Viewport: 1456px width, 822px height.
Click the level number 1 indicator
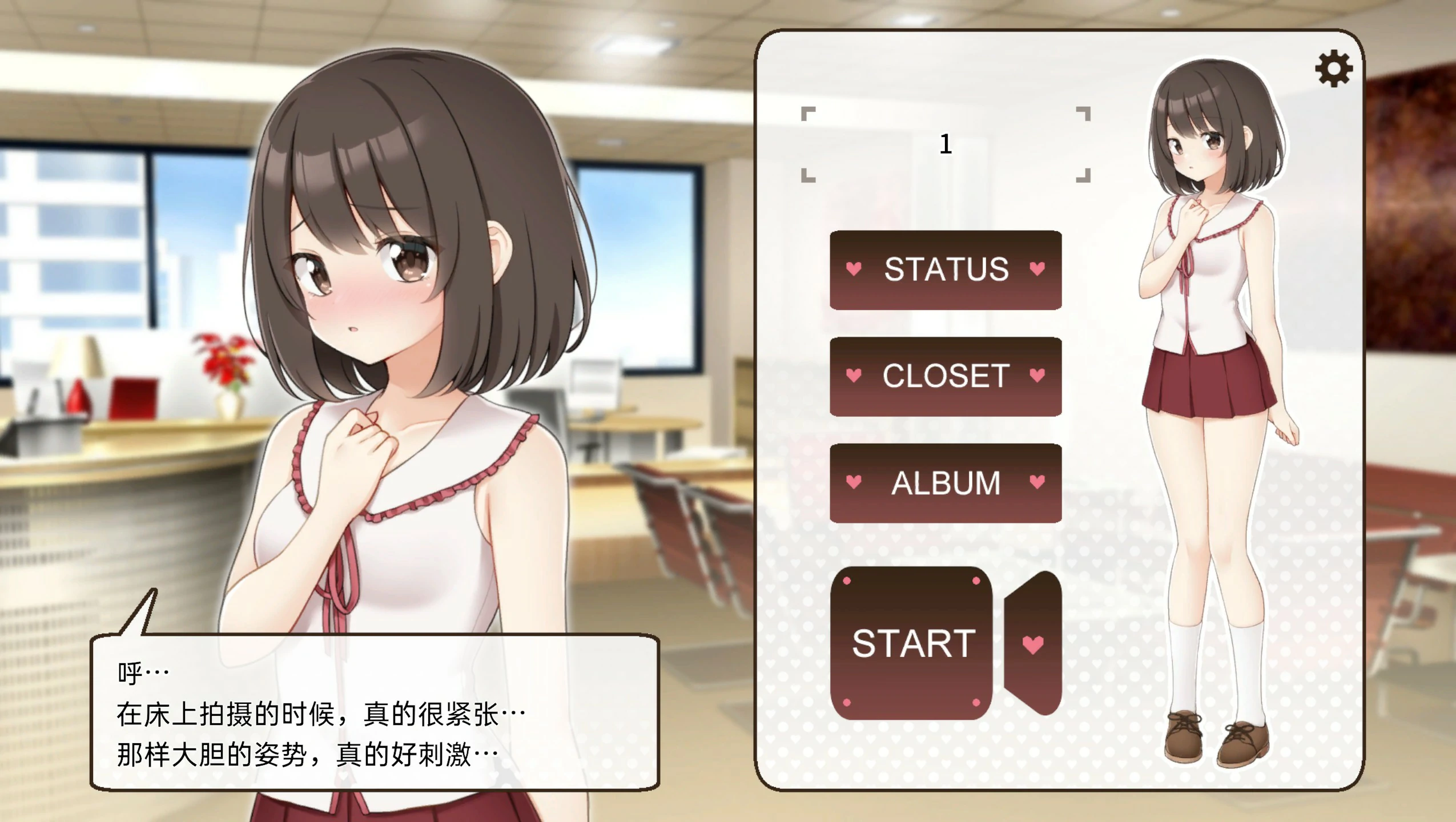click(x=946, y=144)
